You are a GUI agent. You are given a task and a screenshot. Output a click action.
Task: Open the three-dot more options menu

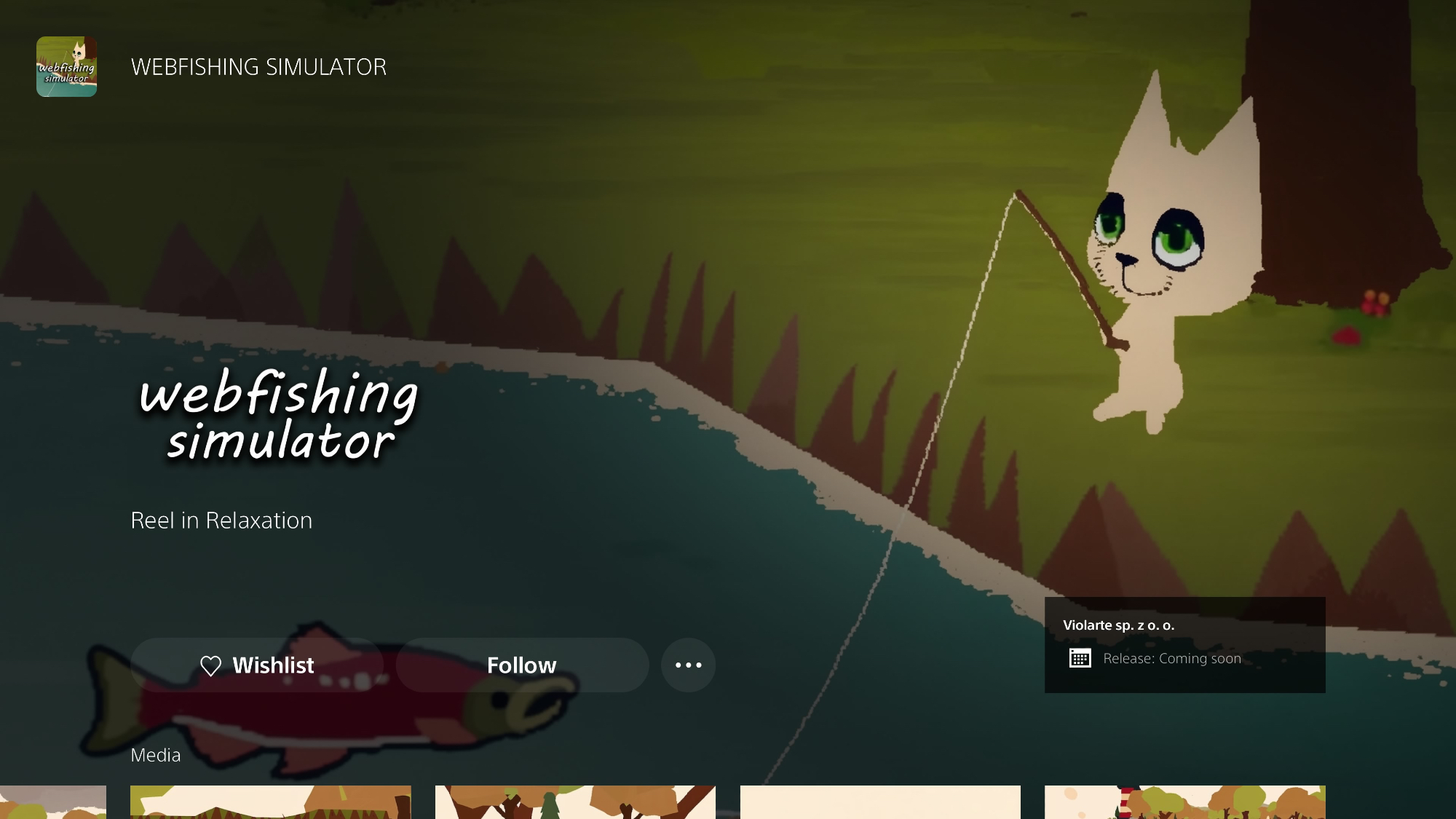tap(688, 665)
